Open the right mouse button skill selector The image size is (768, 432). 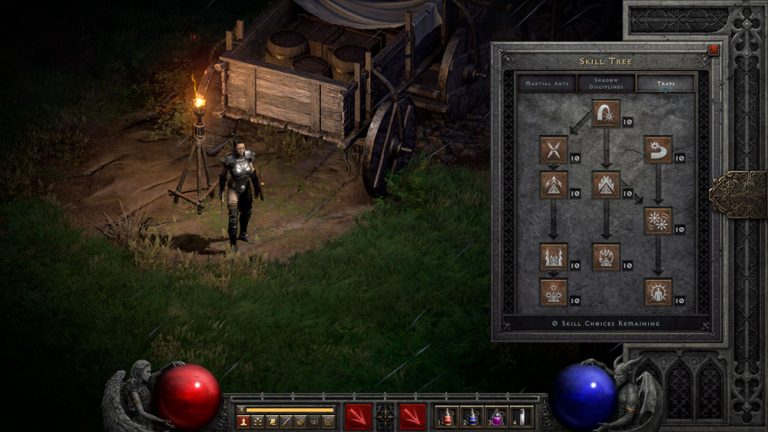[x=412, y=416]
